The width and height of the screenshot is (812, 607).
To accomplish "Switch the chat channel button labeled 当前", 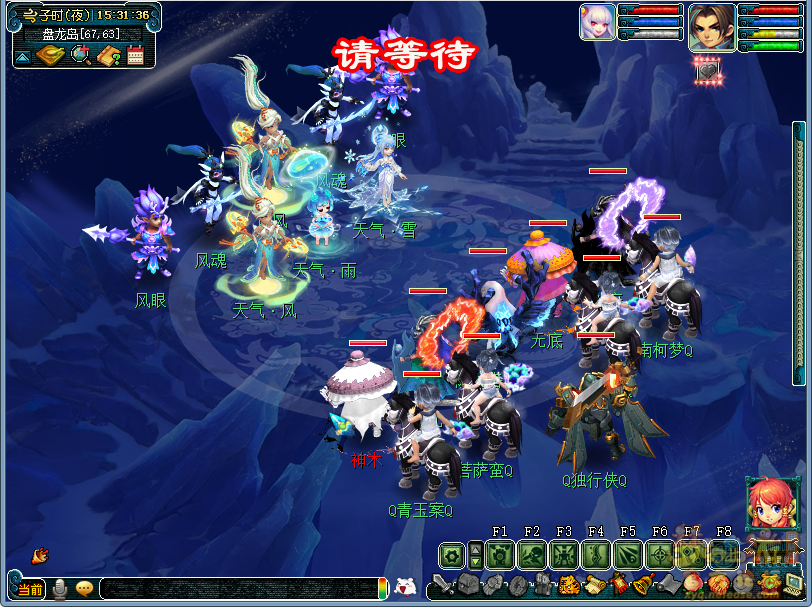I will click(31, 589).
